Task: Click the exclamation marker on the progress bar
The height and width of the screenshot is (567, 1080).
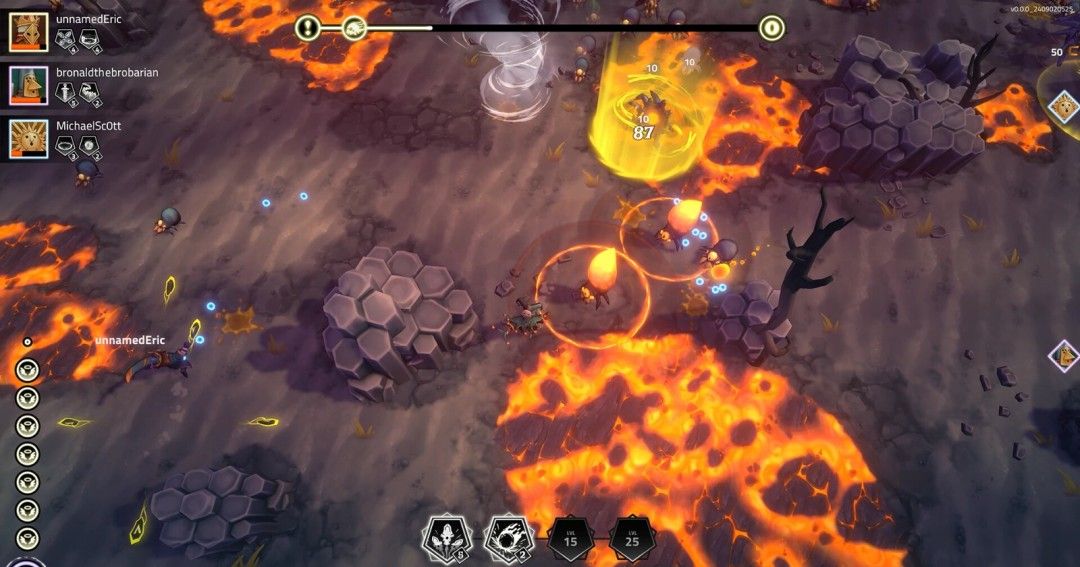Action: point(308,28)
